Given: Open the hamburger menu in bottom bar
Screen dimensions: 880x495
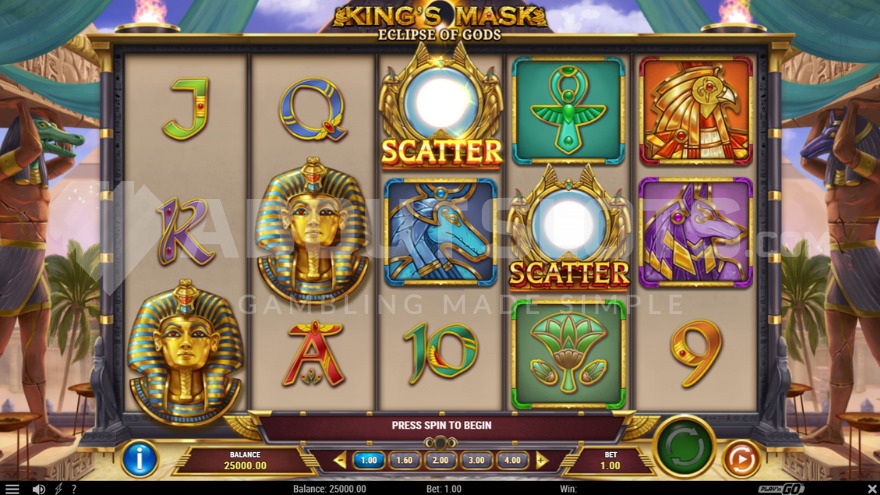Looking at the screenshot, I should click(x=12, y=489).
